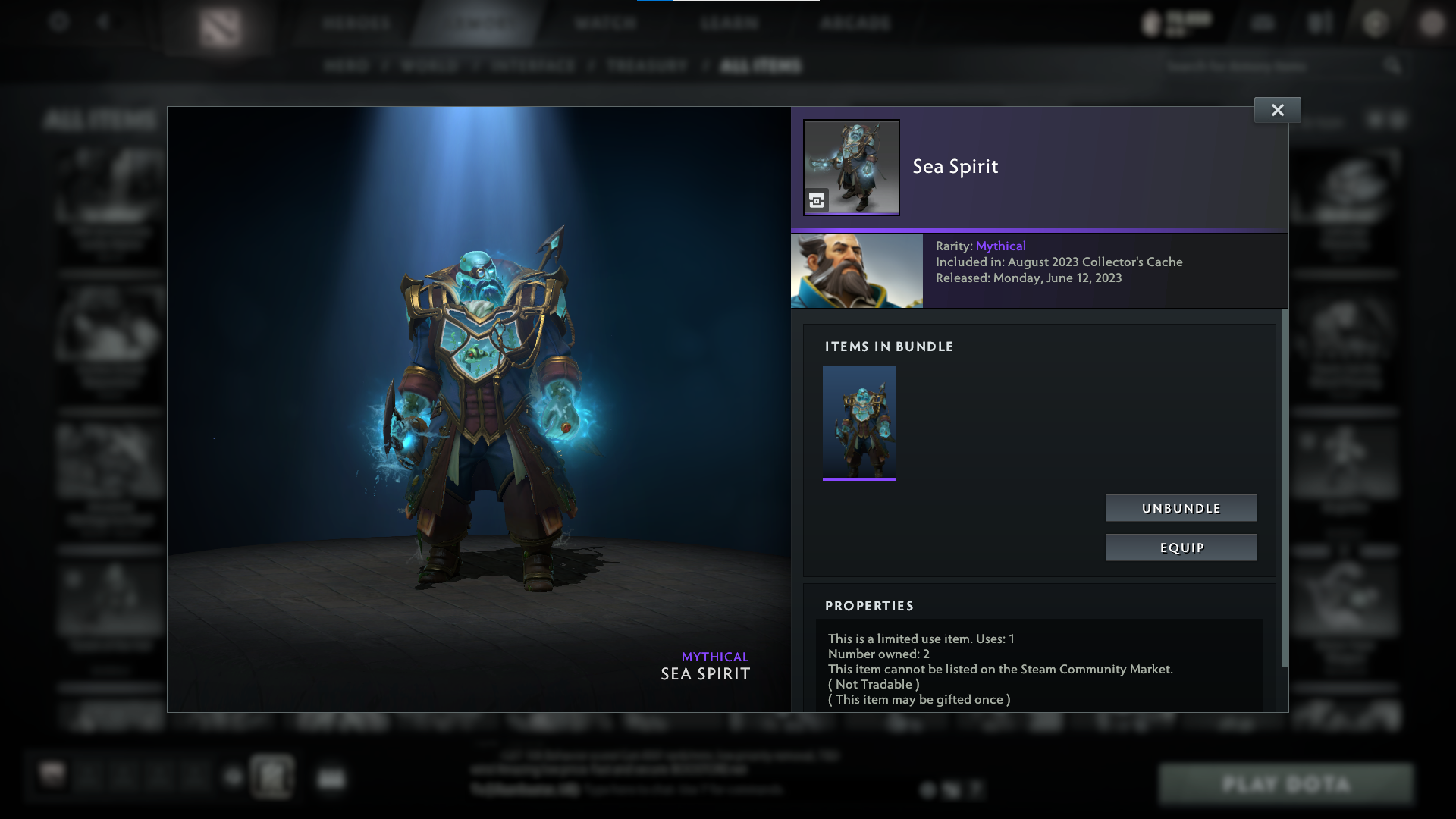This screenshot has width=1456, height=819.
Task: Select the bundle item under ITEMS IN BUNDLE
Action: pos(858,422)
